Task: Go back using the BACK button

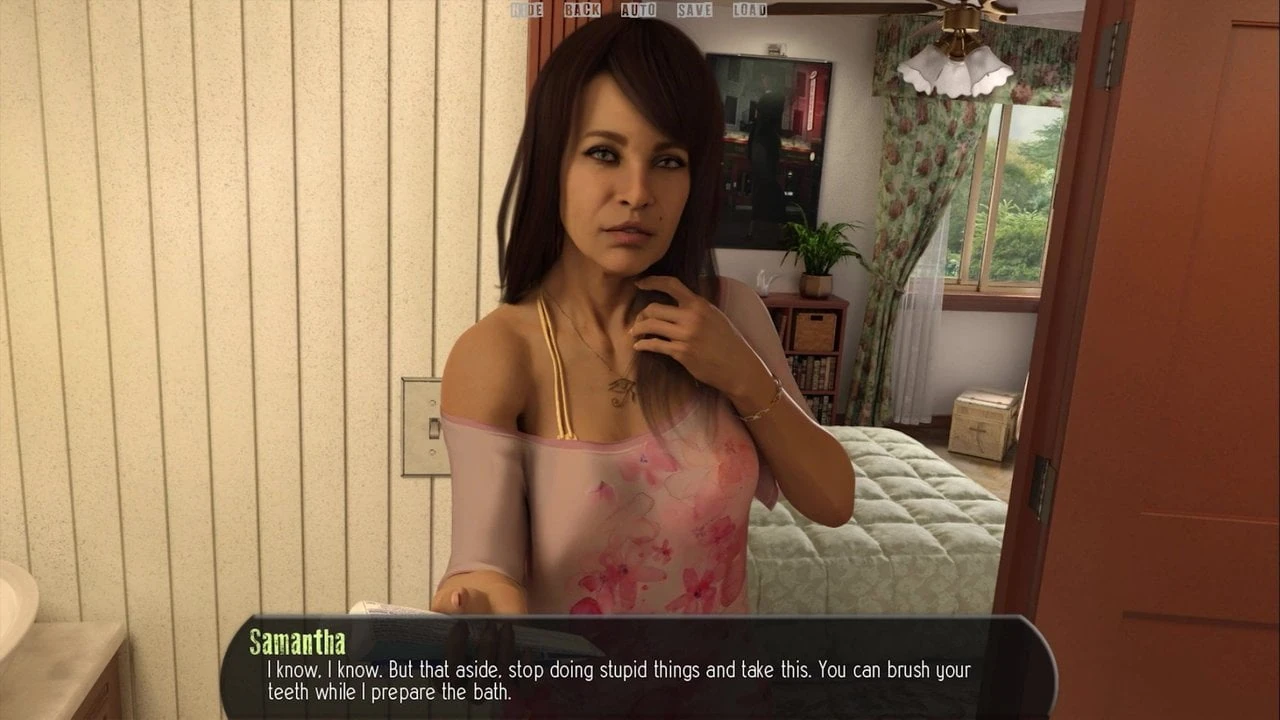Action: [x=582, y=10]
